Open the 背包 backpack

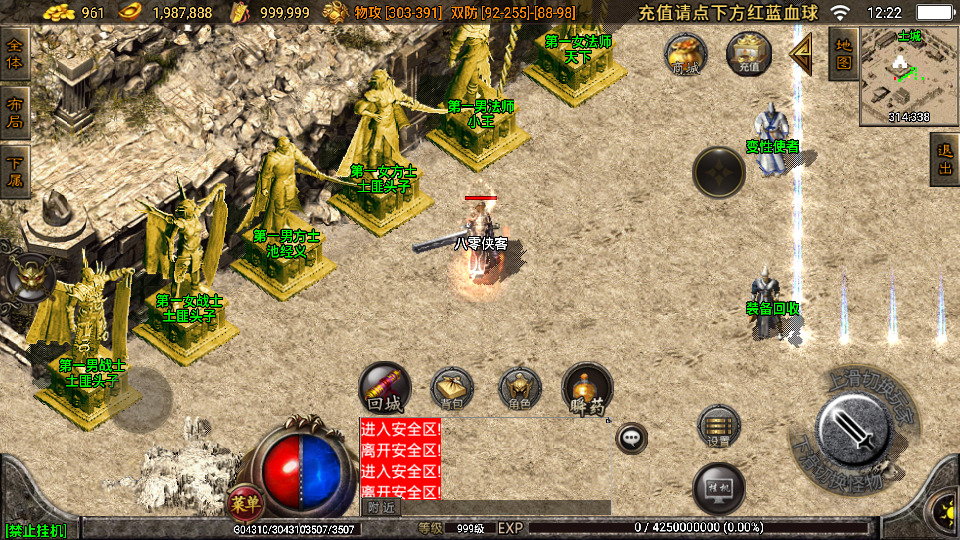(x=452, y=389)
